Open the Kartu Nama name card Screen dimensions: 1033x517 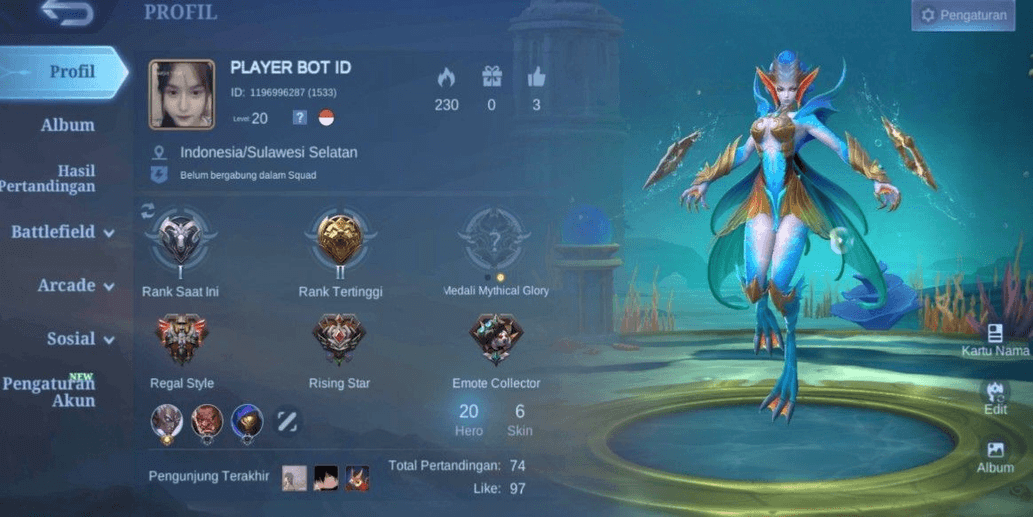pos(995,340)
